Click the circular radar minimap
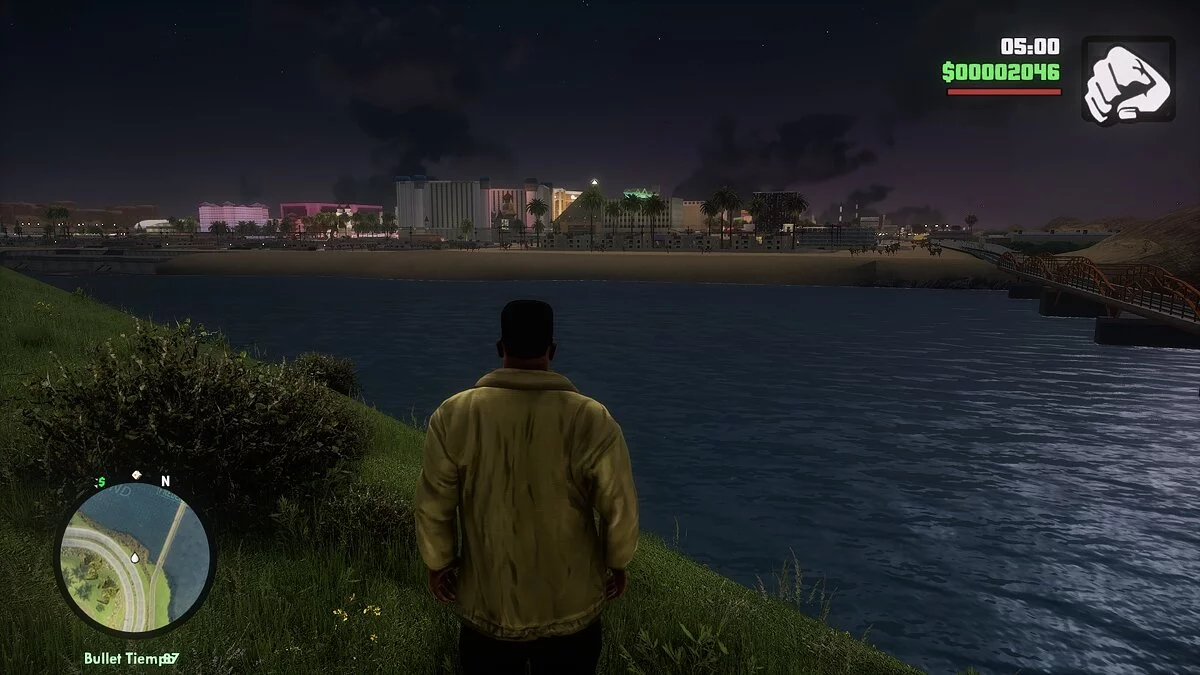The height and width of the screenshot is (675, 1200). [134, 557]
